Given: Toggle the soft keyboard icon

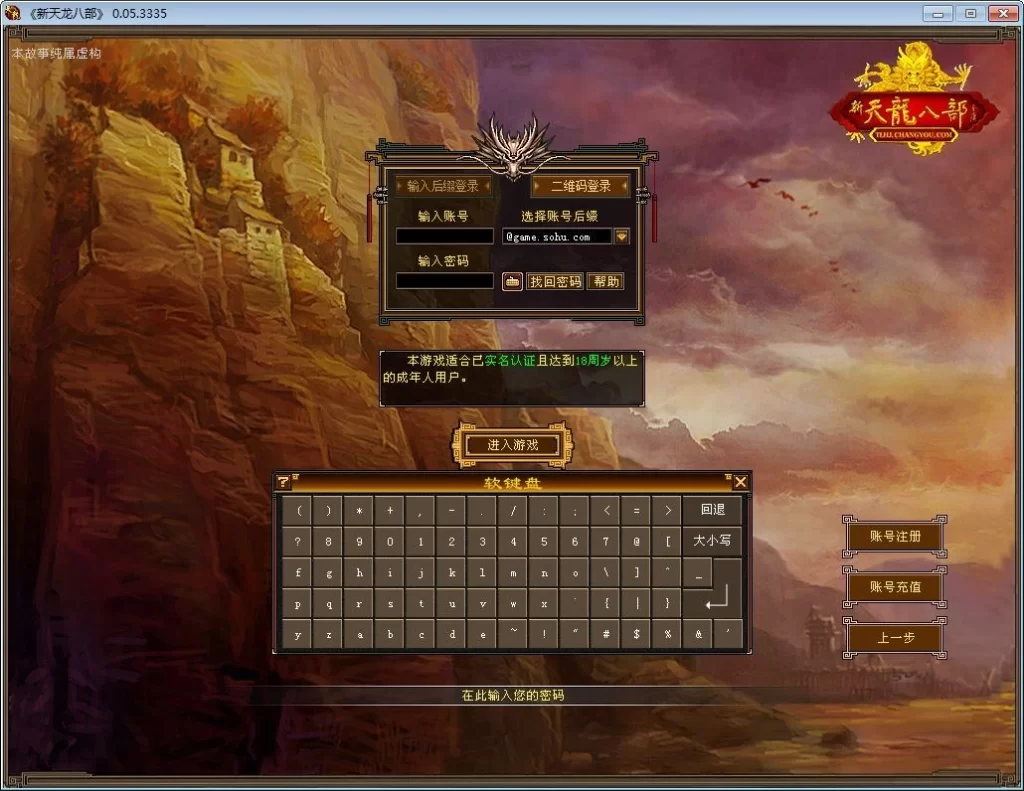Looking at the screenshot, I should (512, 282).
